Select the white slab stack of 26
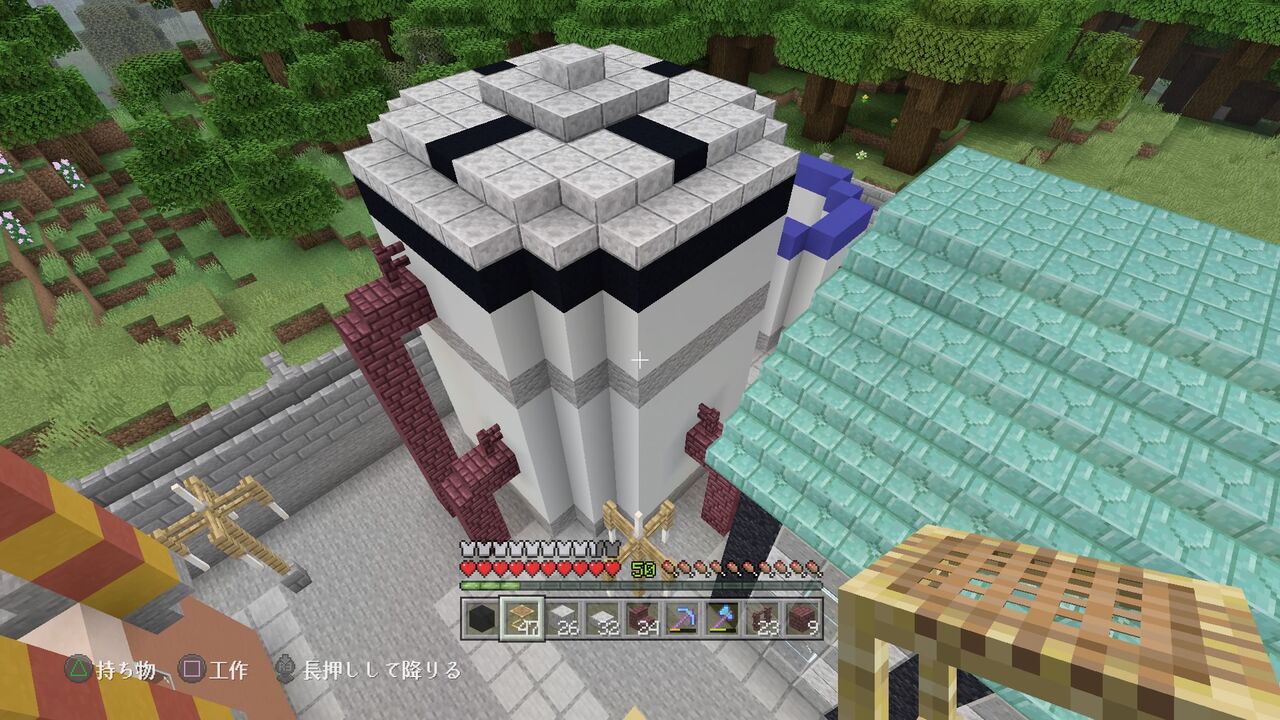This screenshot has width=1280, height=720. click(x=563, y=617)
